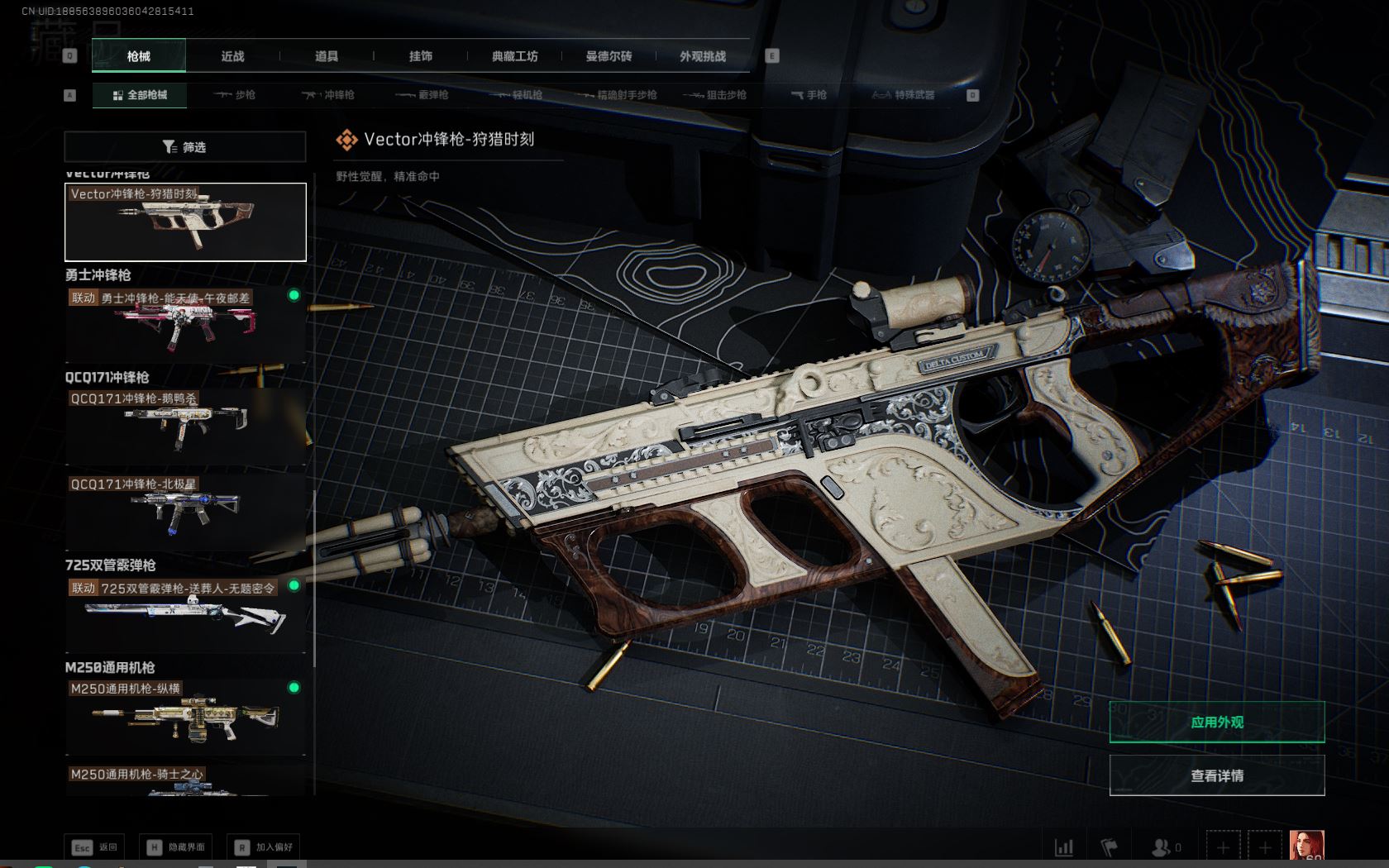This screenshot has width=1389, height=868.
Task: Filter weapons by 冲锋枪 category
Action: (x=328, y=95)
